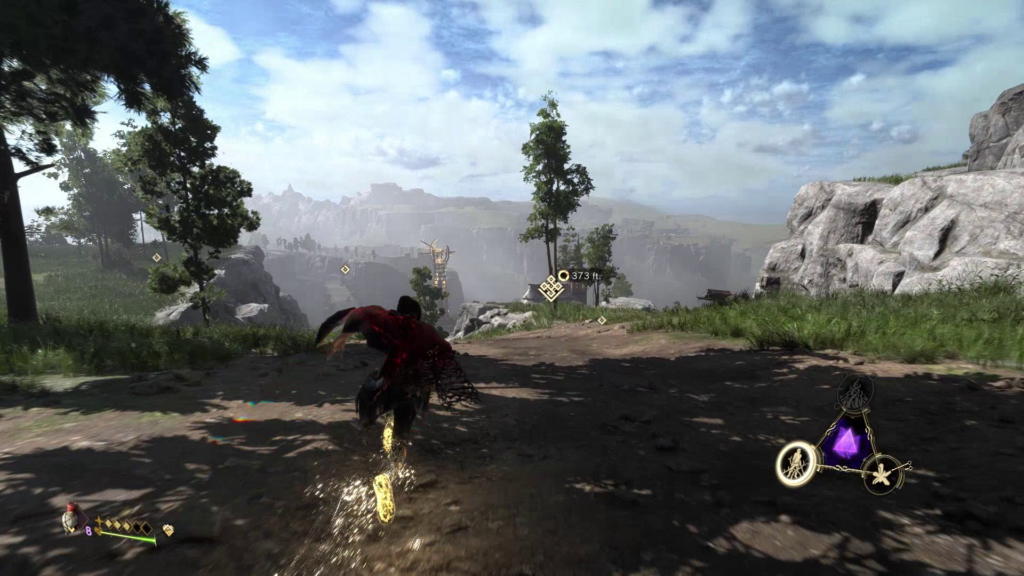This screenshot has width=1024, height=576.
Task: Choose the star-burst spell icon
Action: tap(884, 472)
